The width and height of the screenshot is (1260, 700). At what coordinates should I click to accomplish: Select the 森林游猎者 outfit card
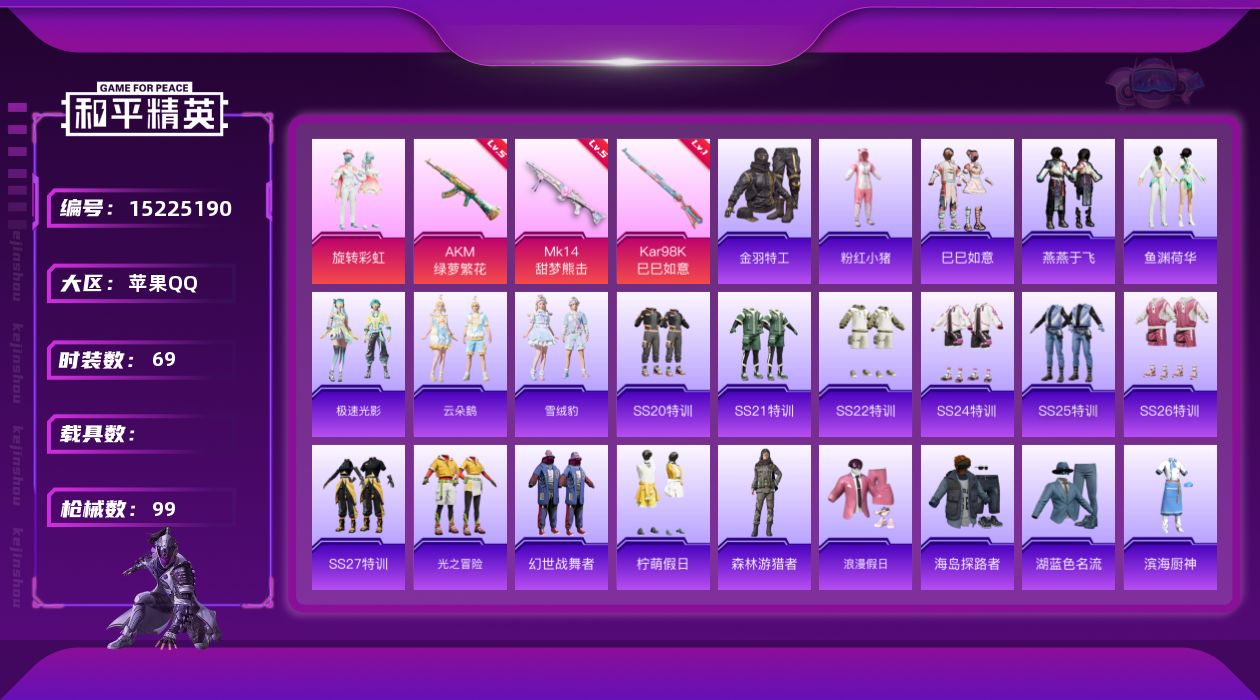pos(764,517)
